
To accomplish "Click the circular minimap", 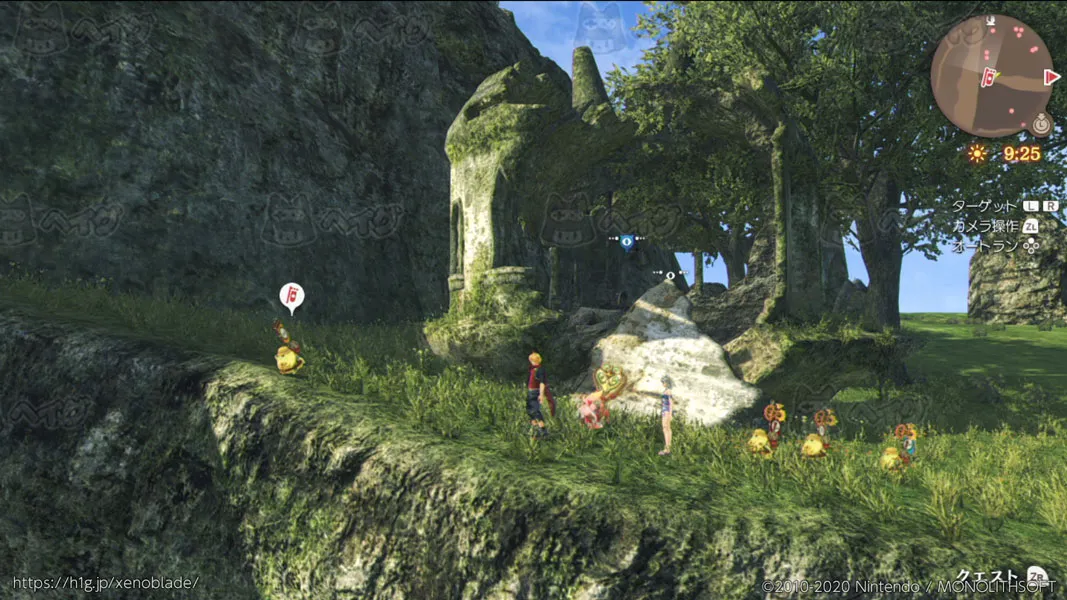I will (x=991, y=76).
